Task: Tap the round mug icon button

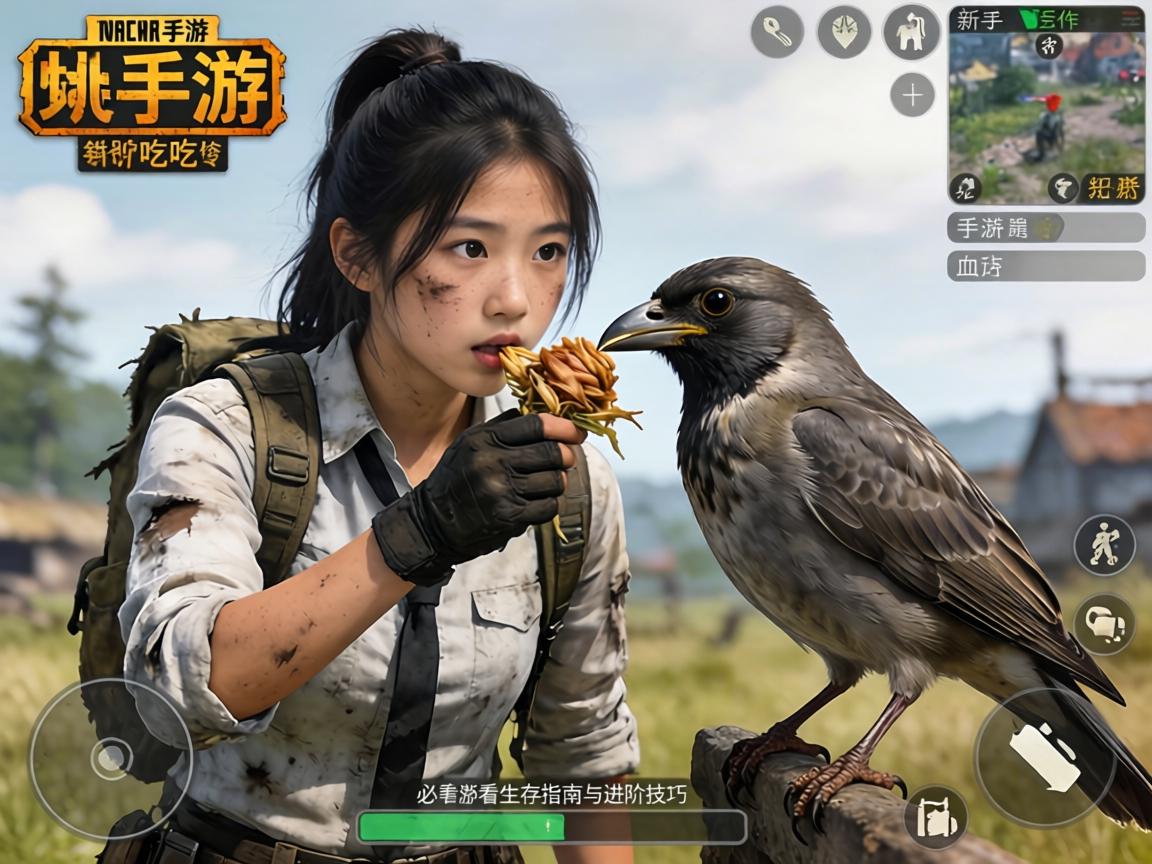Action: [x=1104, y=624]
